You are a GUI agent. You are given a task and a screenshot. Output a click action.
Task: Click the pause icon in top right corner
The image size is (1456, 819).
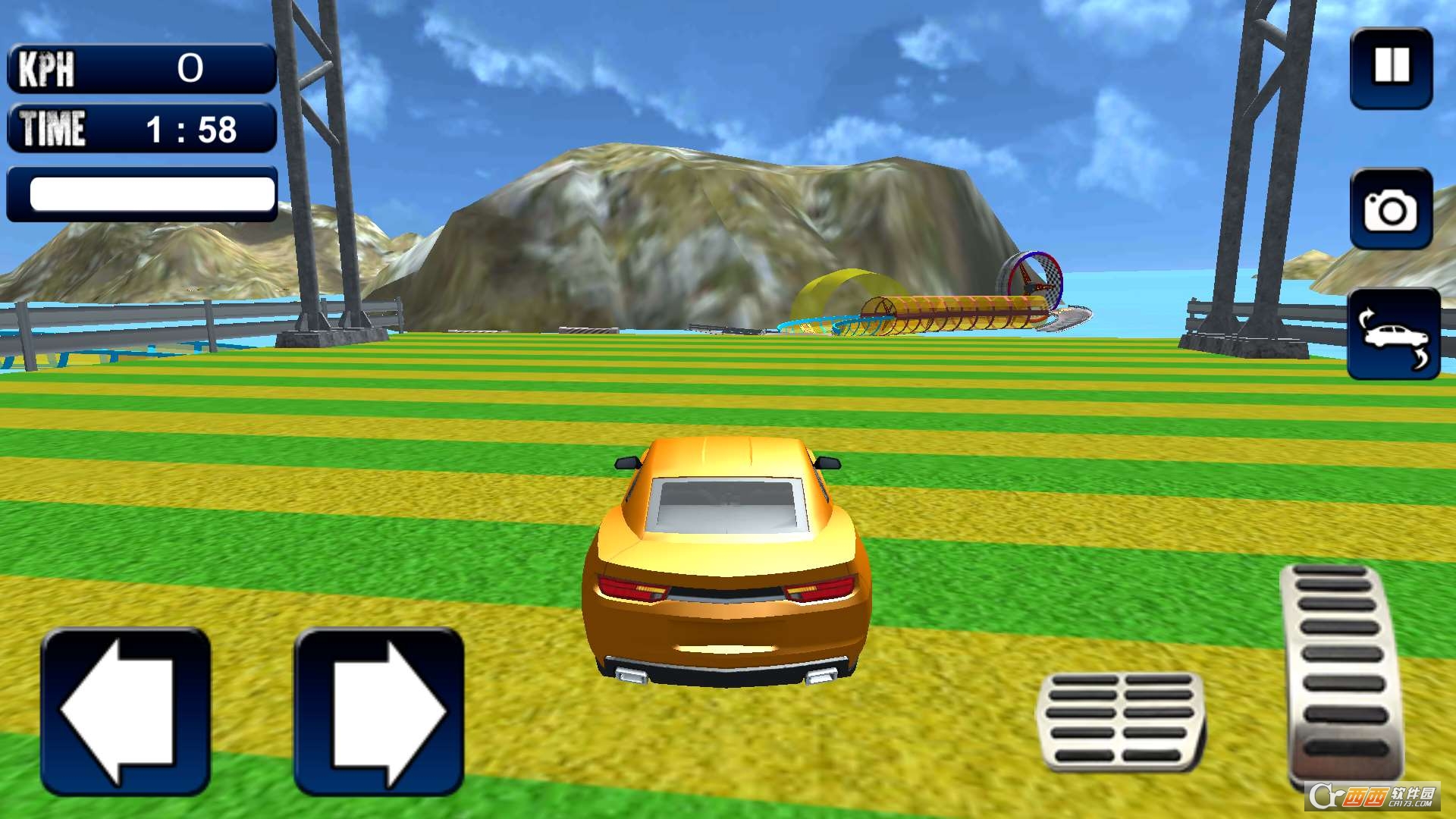click(x=1390, y=68)
